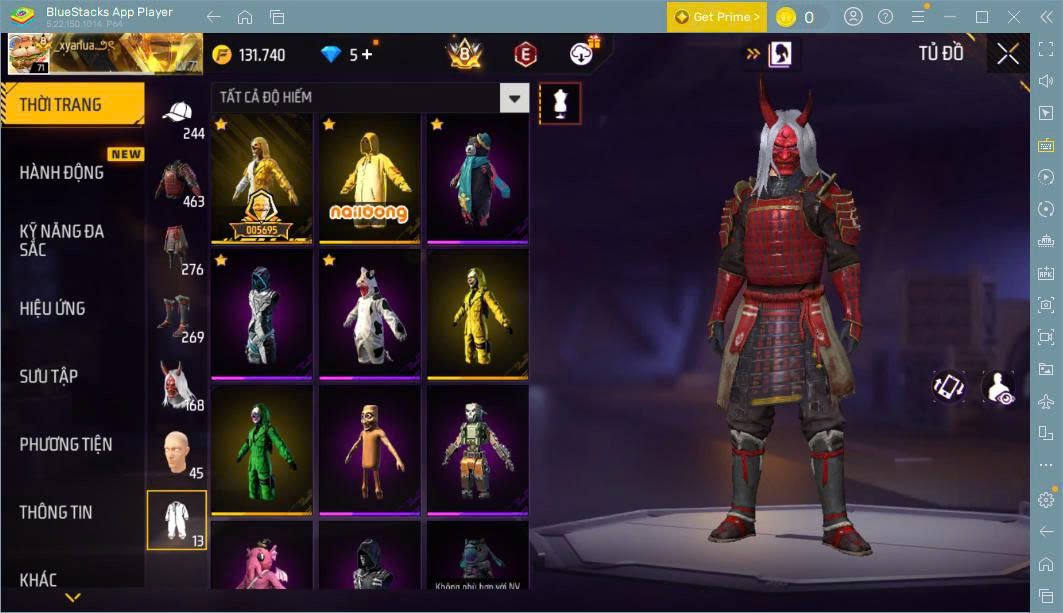Select the red armor top subcategory

176,183
